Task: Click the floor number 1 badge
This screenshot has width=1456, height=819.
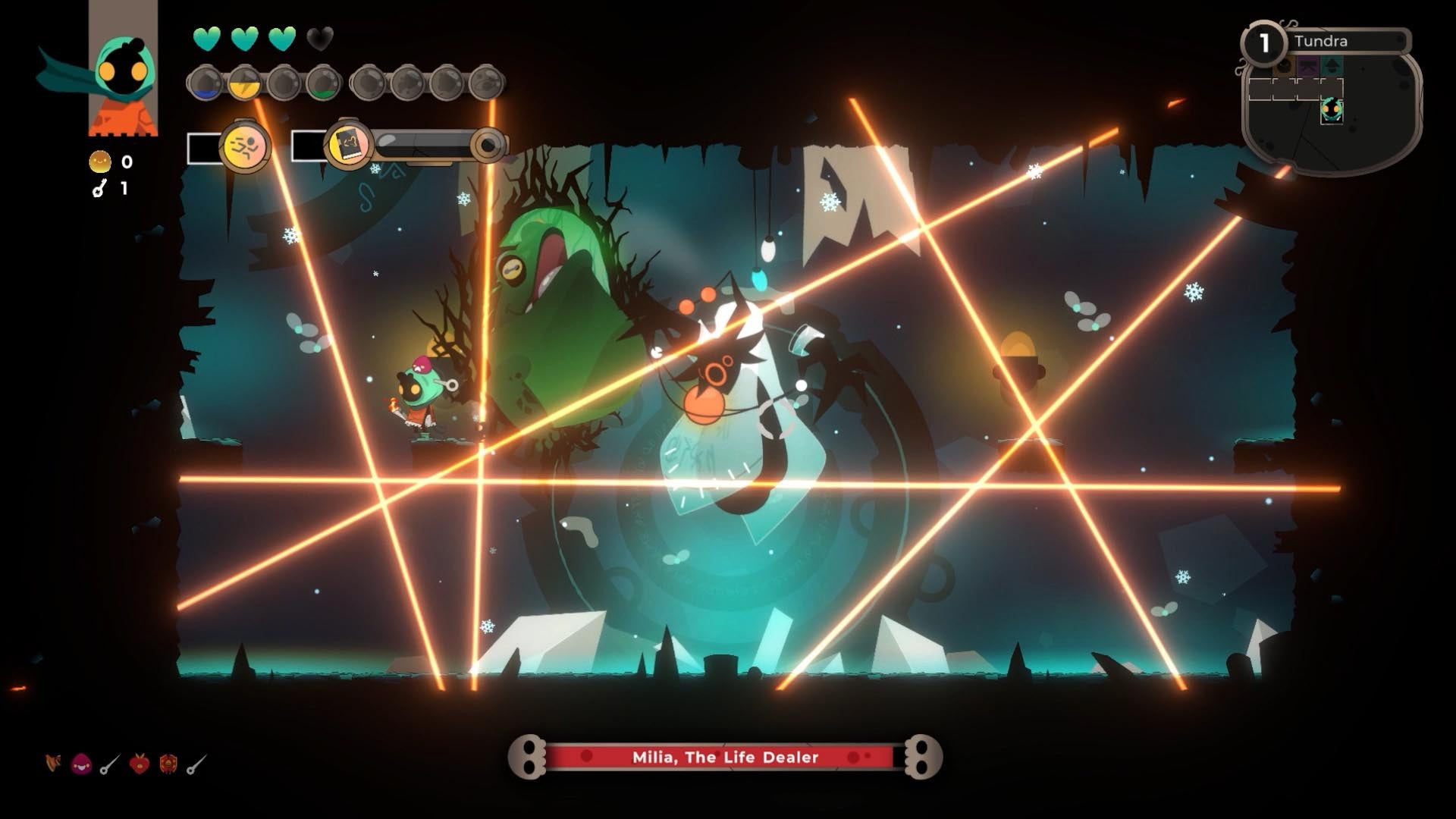Action: point(1264,42)
